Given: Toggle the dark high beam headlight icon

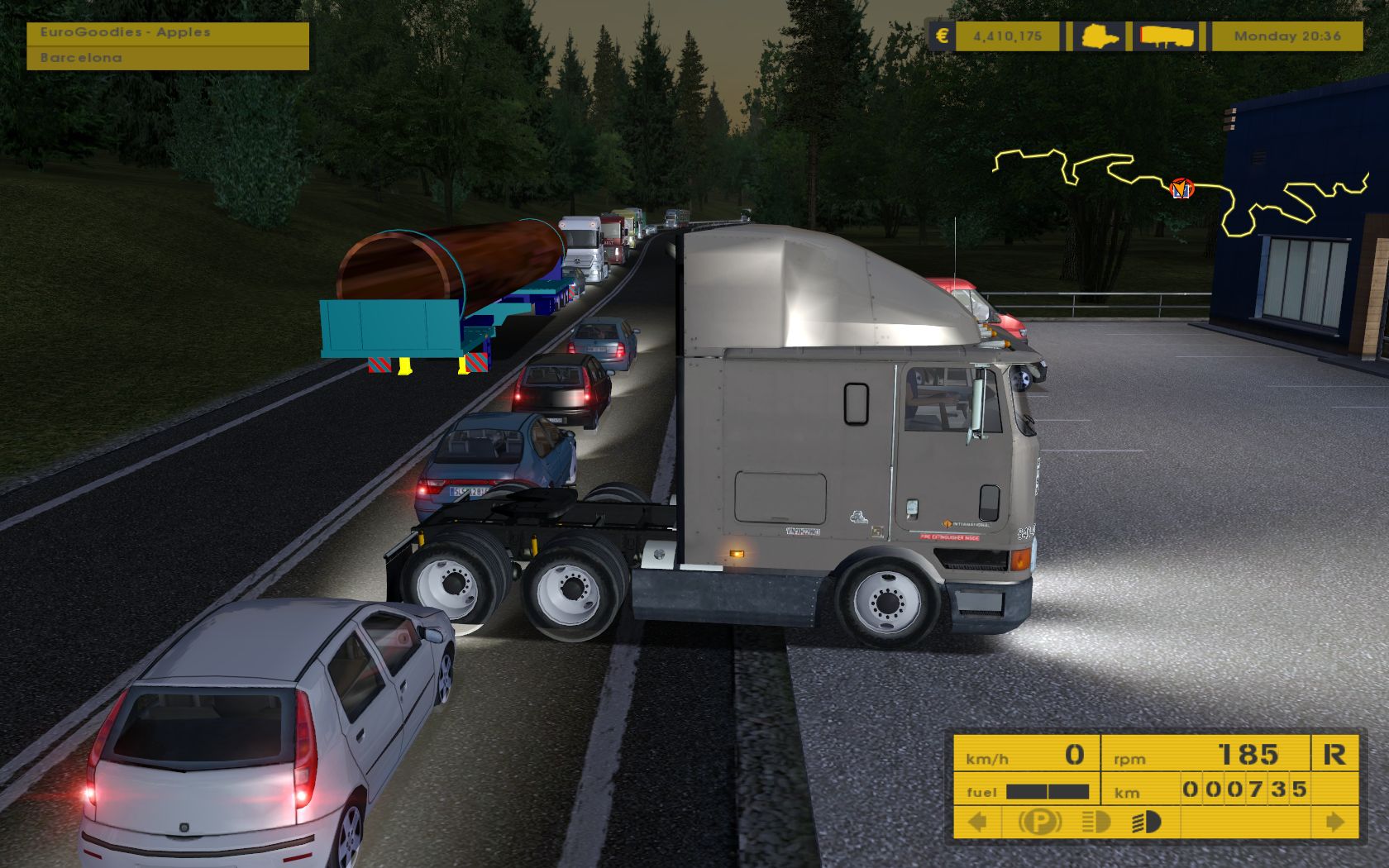Looking at the screenshot, I should (1148, 822).
